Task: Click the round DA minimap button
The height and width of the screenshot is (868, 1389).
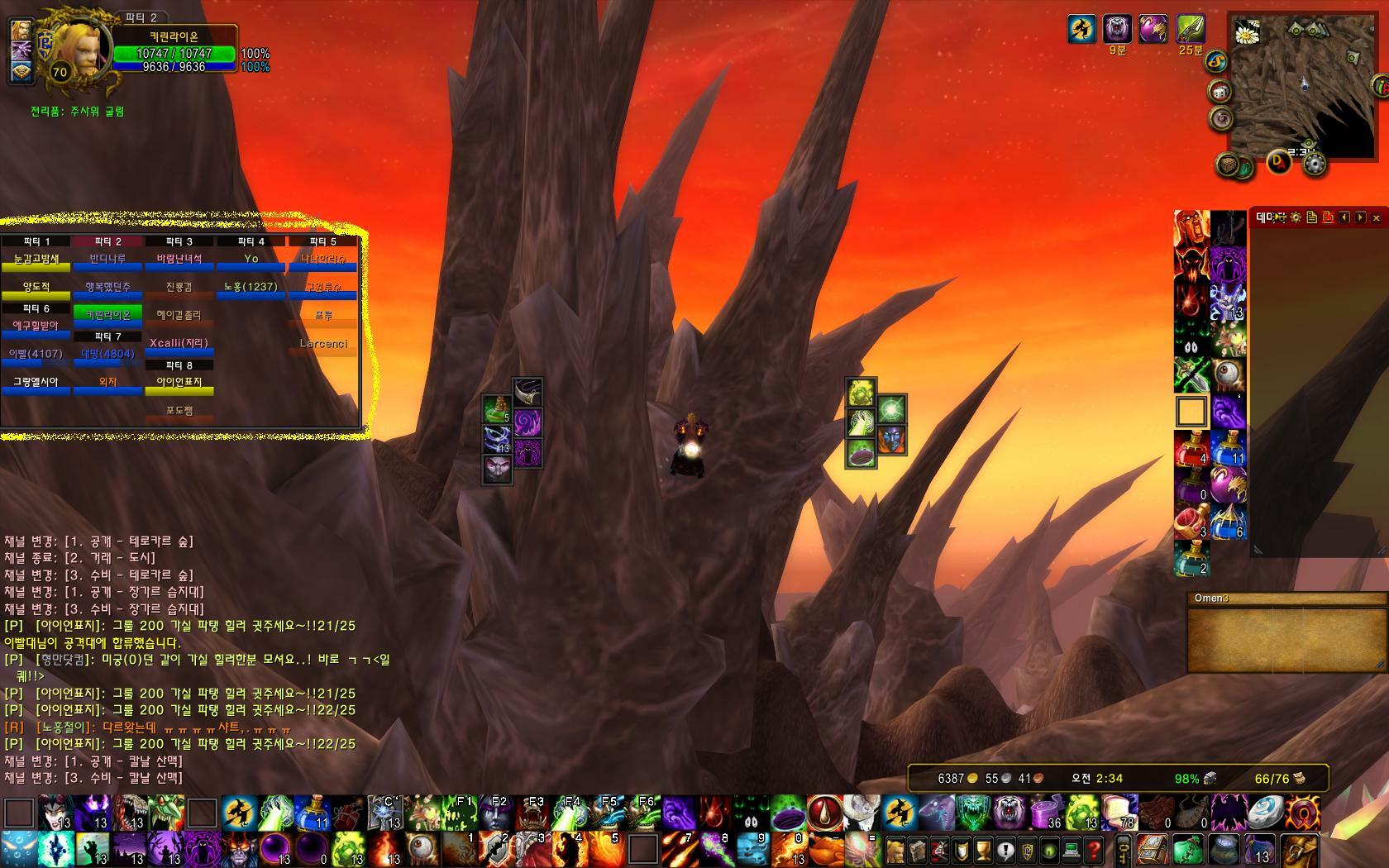Action: coord(1278,162)
